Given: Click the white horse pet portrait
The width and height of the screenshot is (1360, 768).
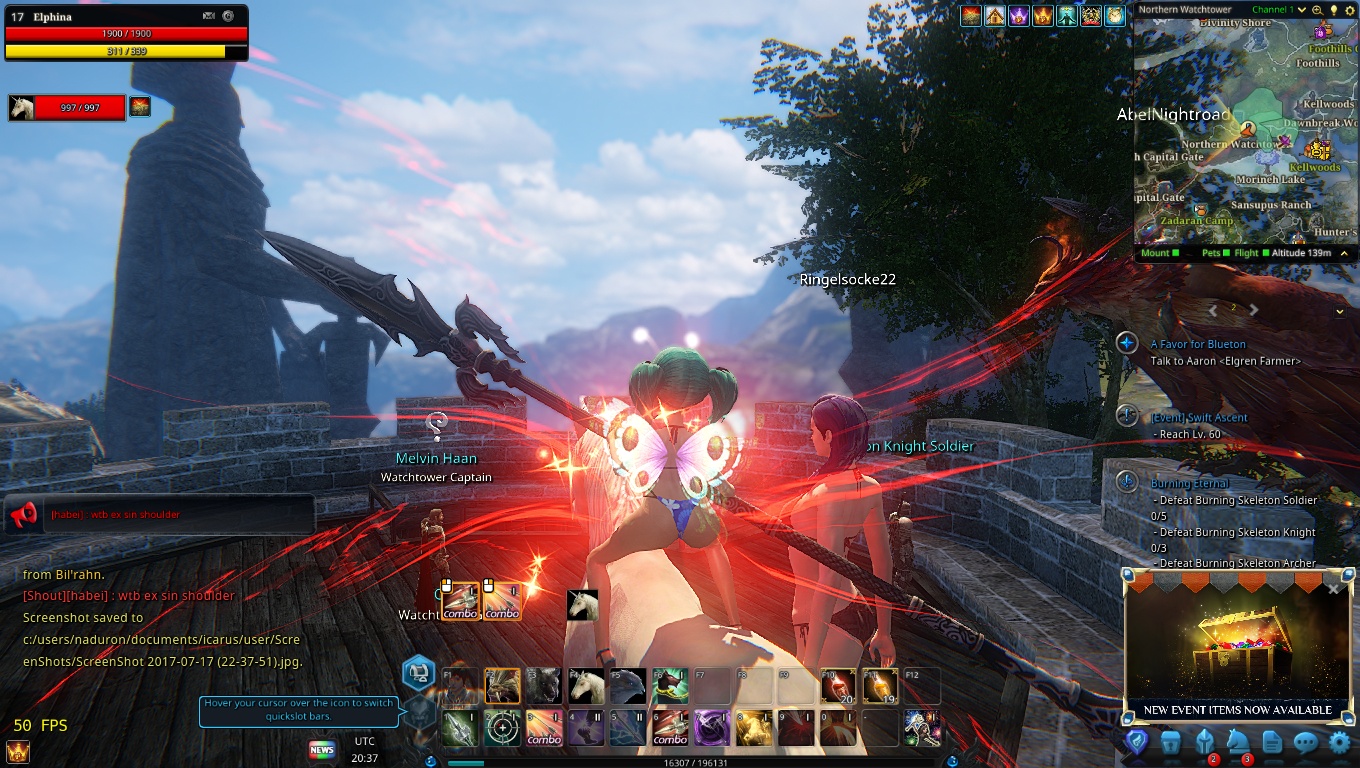Looking at the screenshot, I should [x=22, y=107].
